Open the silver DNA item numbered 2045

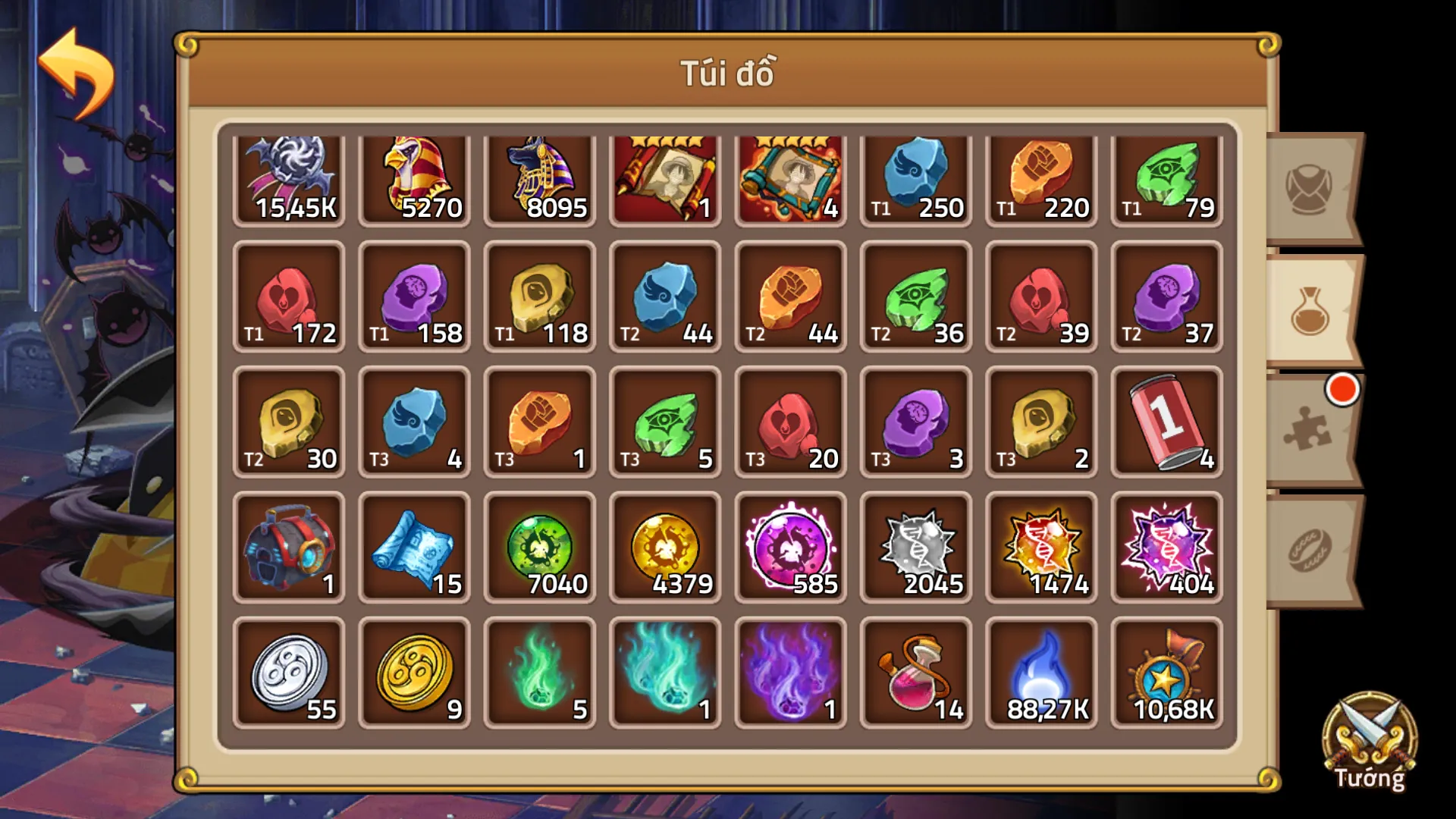click(915, 548)
